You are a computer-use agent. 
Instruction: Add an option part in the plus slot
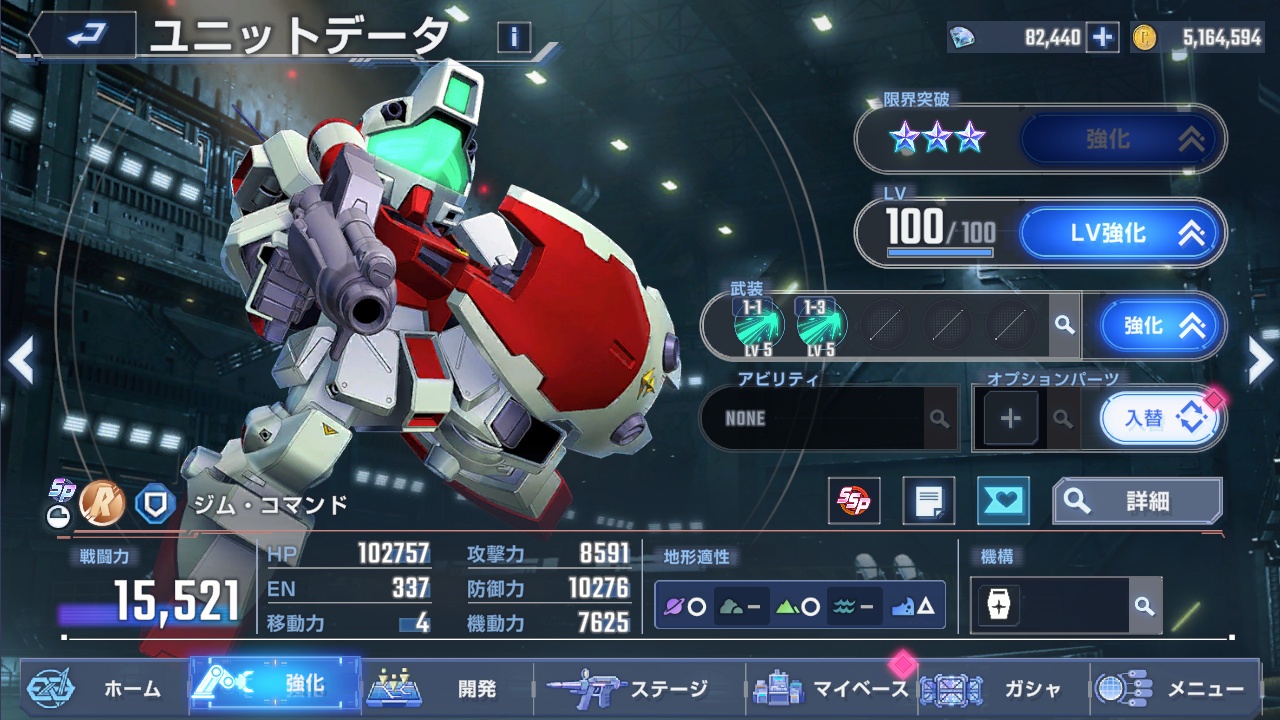tap(1010, 418)
